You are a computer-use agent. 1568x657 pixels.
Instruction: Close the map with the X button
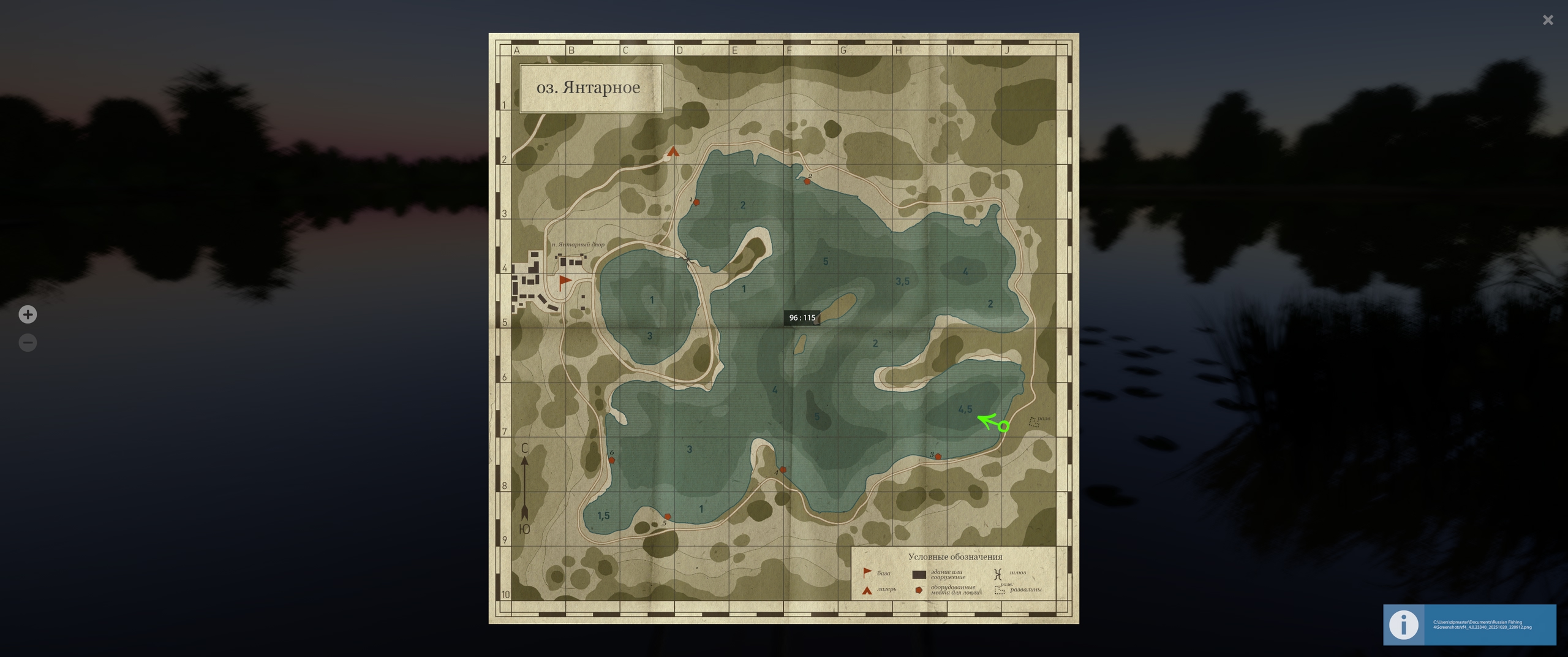pyautogui.click(x=1548, y=20)
